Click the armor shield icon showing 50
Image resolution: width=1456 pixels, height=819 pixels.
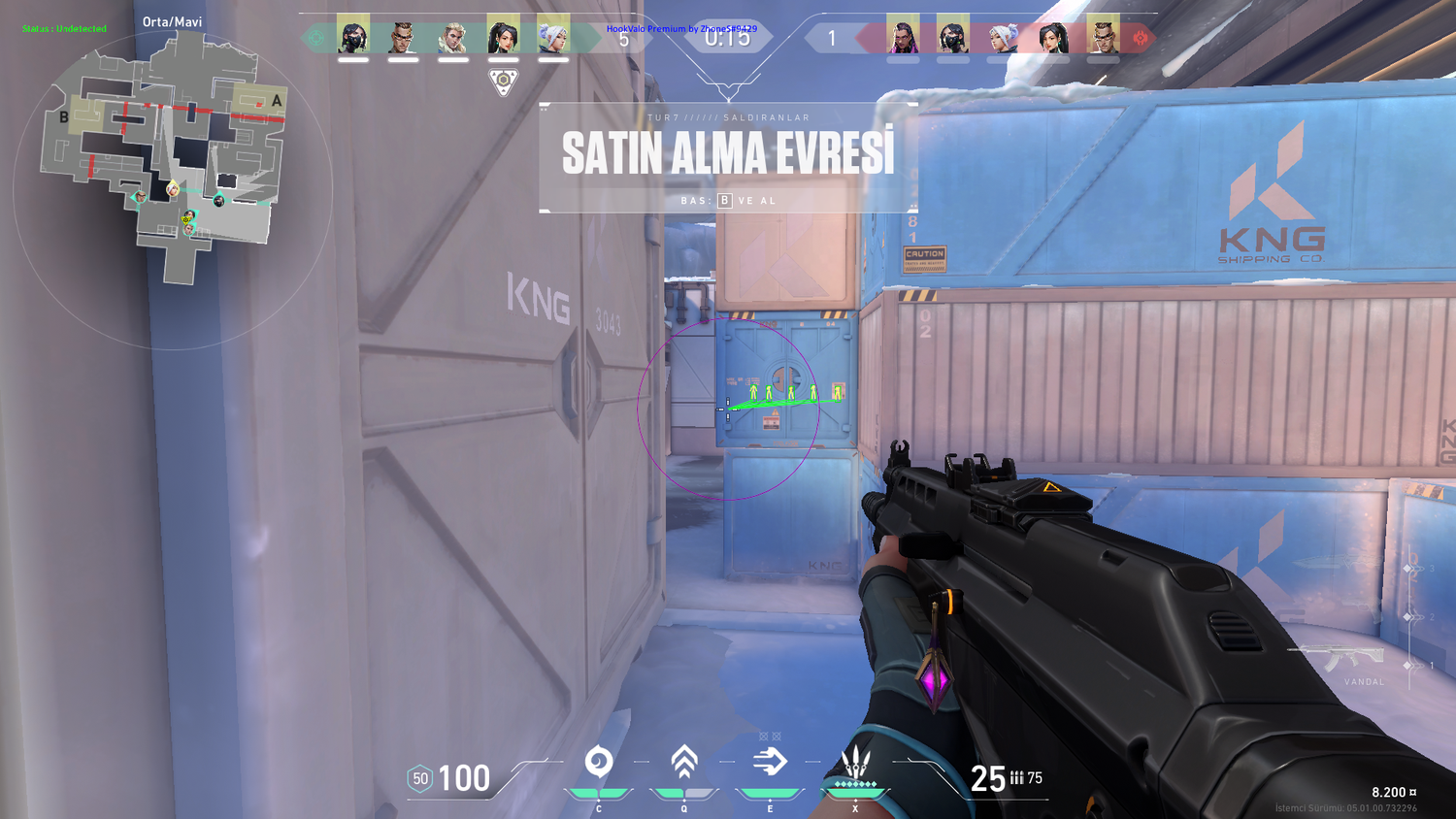[x=419, y=778]
